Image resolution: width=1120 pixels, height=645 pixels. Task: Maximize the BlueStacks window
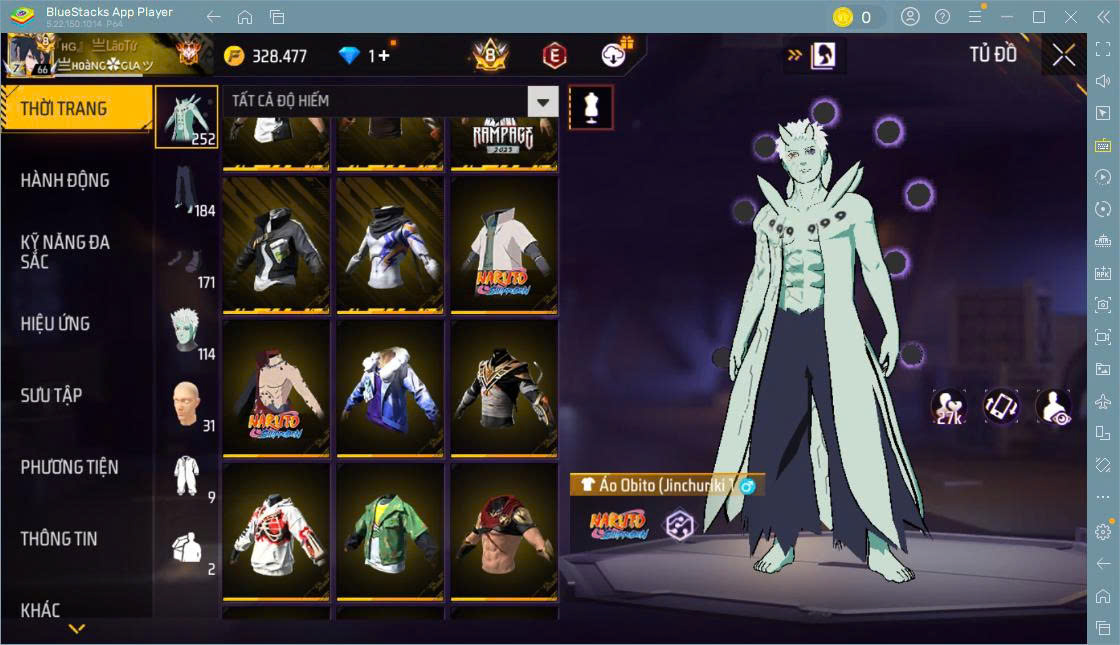pos(1038,17)
